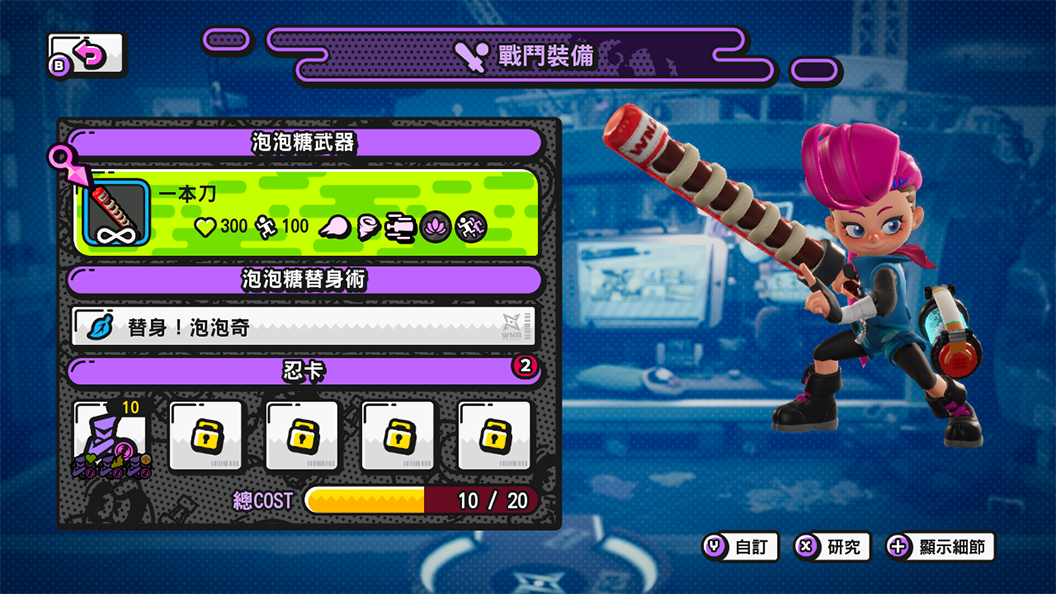This screenshot has width=1056, height=594.
Task: Open the 自訂 customize option
Action: point(740,547)
